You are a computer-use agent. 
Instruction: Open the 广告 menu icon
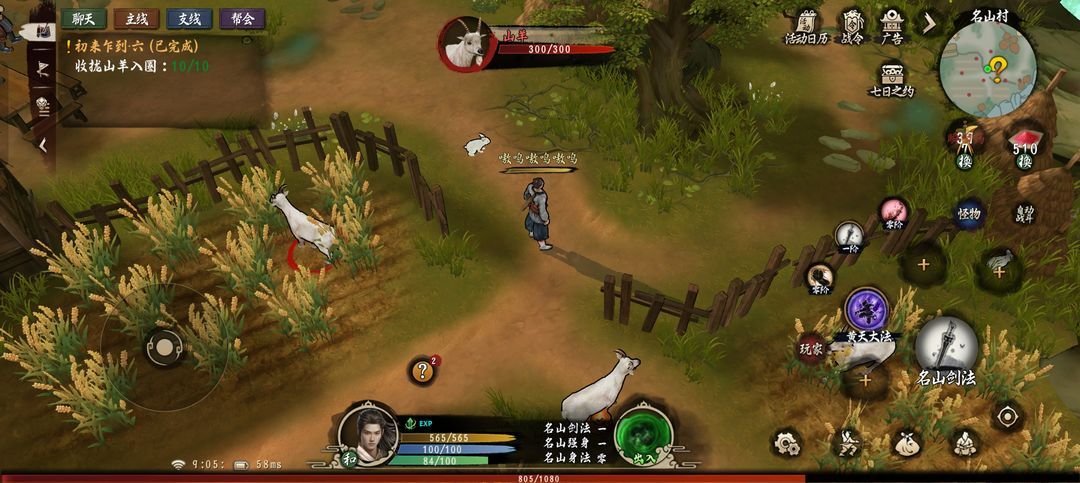891,26
